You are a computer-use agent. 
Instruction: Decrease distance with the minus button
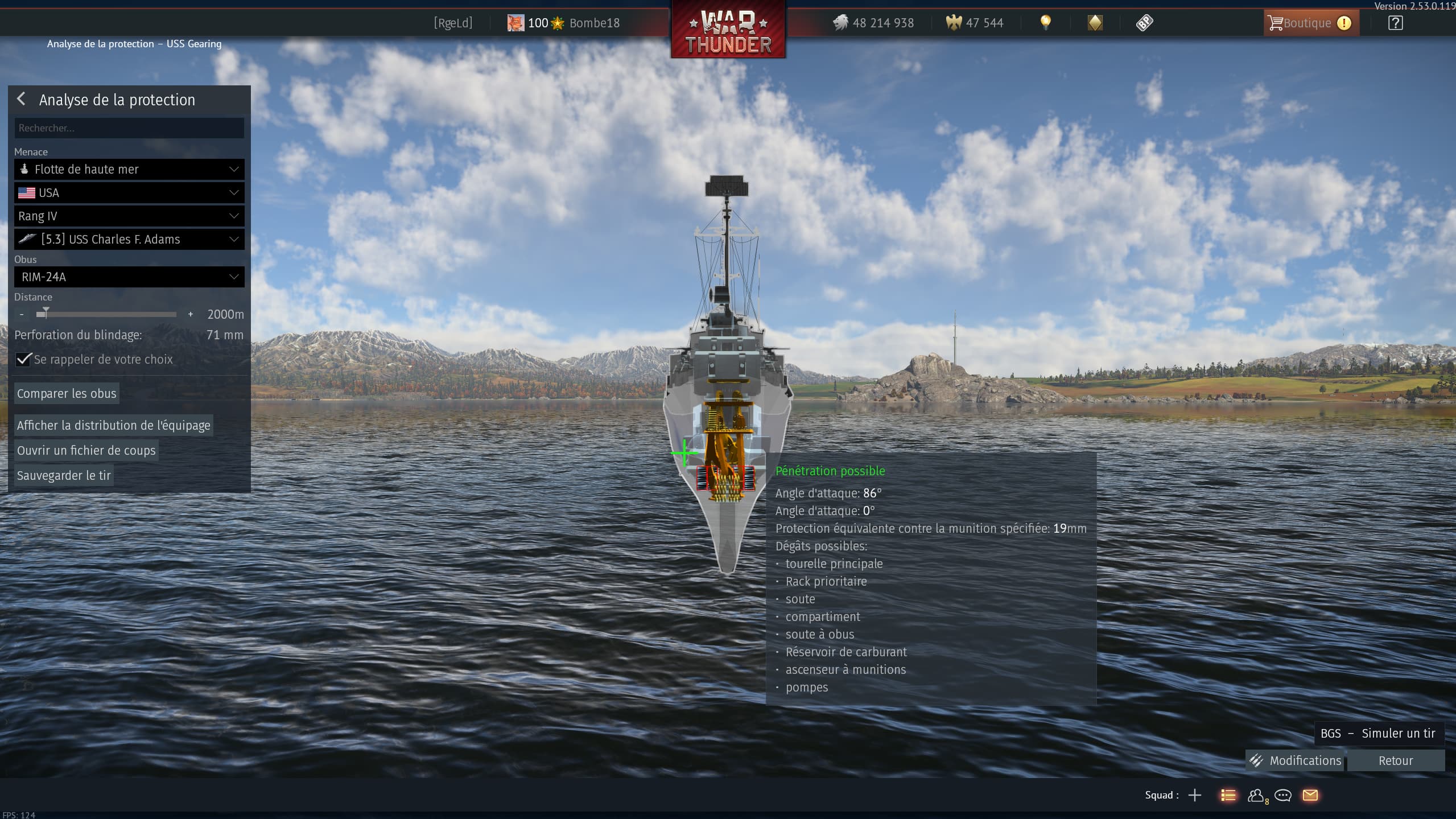pos(22,314)
